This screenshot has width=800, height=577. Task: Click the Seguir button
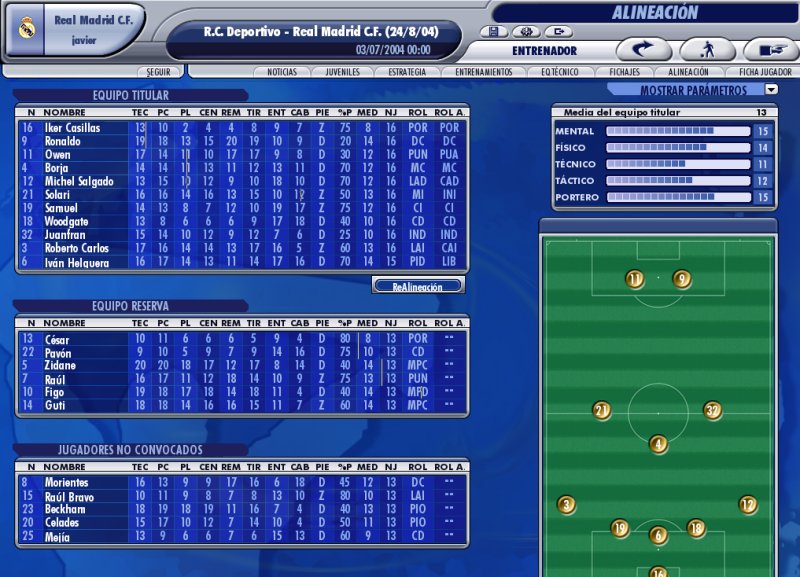click(x=159, y=72)
